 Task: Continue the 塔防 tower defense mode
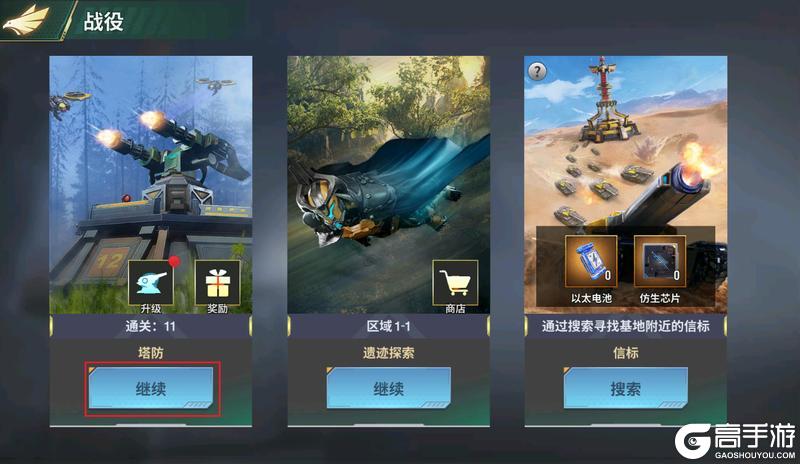pyautogui.click(x=151, y=389)
